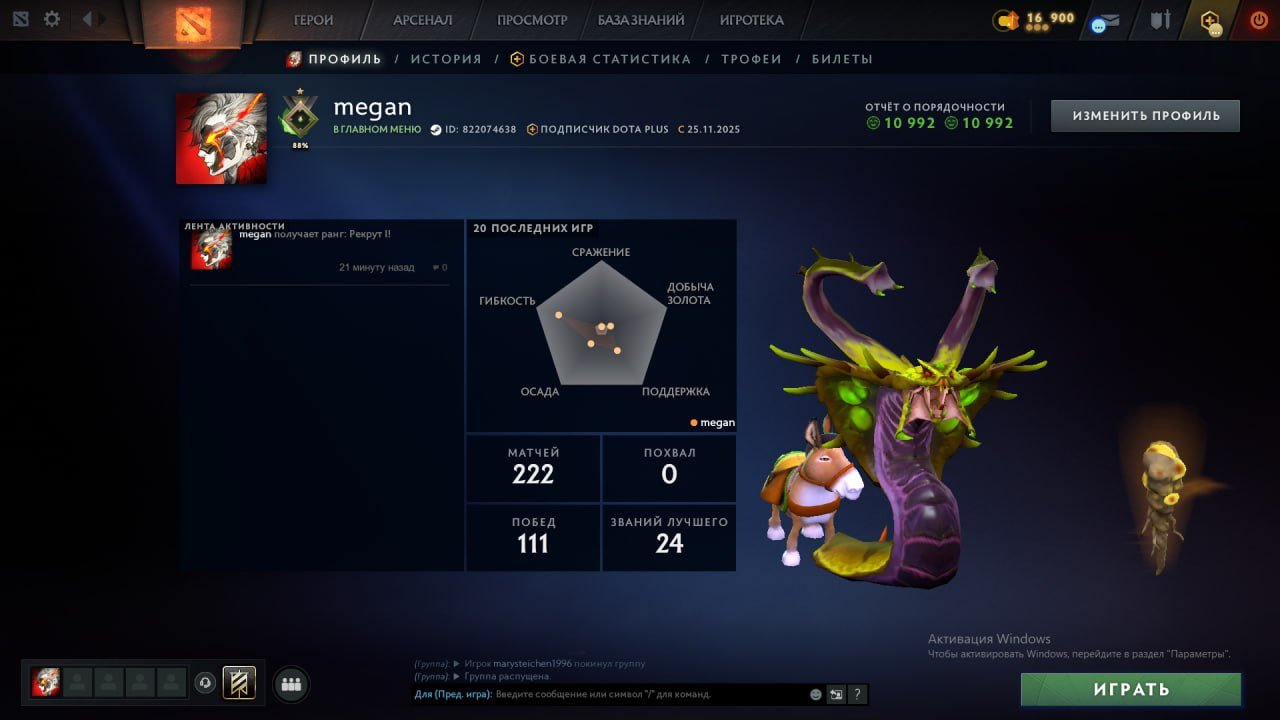This screenshot has height=720, width=1280.
Task: Open the Dota Plus hexagon icon in top bar
Action: 1209,17
